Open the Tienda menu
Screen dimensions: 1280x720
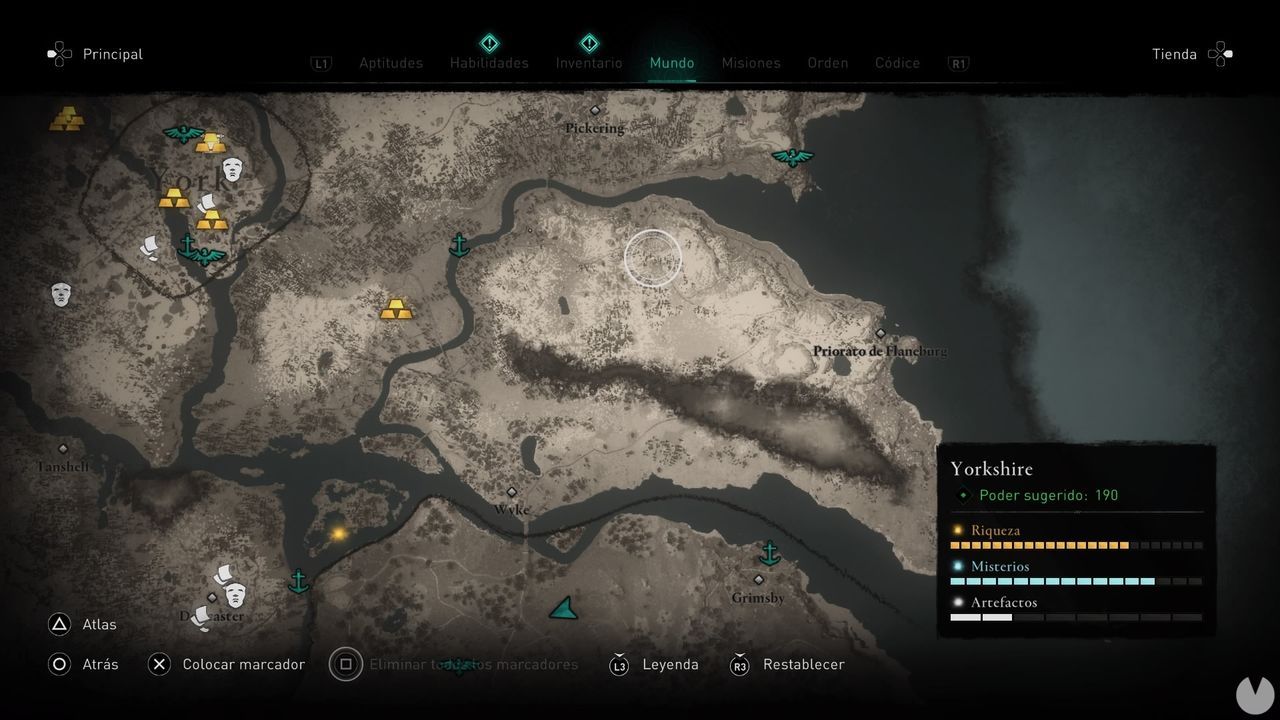pos(1174,54)
